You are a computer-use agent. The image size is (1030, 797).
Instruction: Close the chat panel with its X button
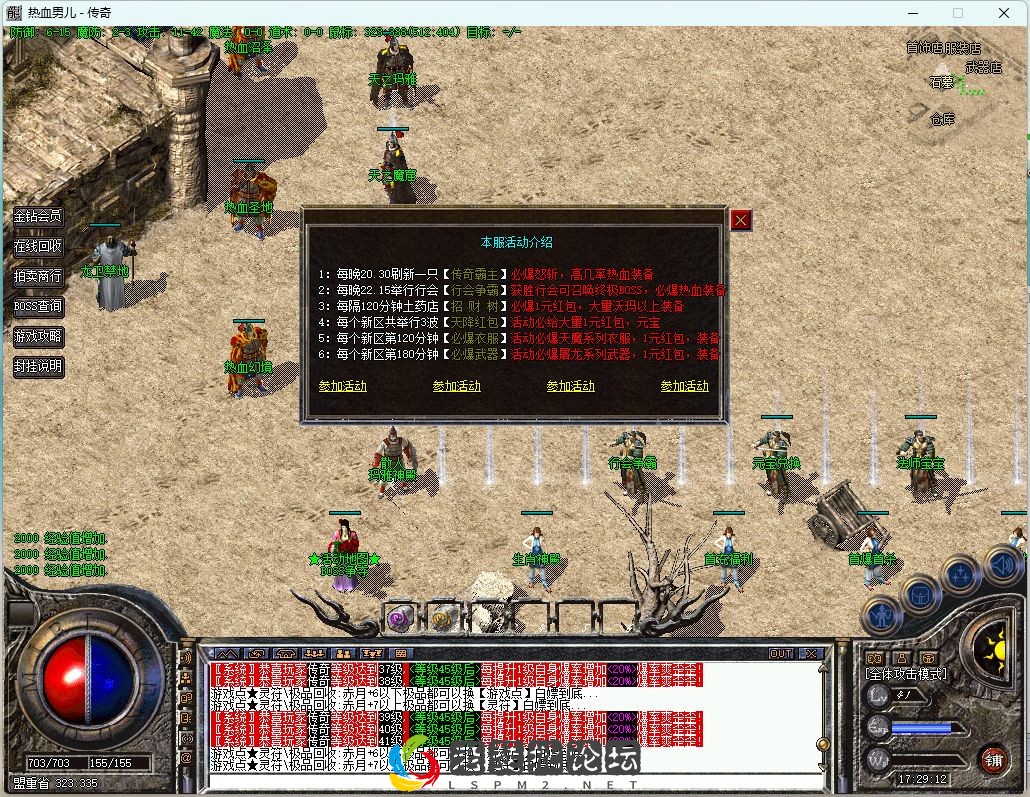tap(810, 653)
